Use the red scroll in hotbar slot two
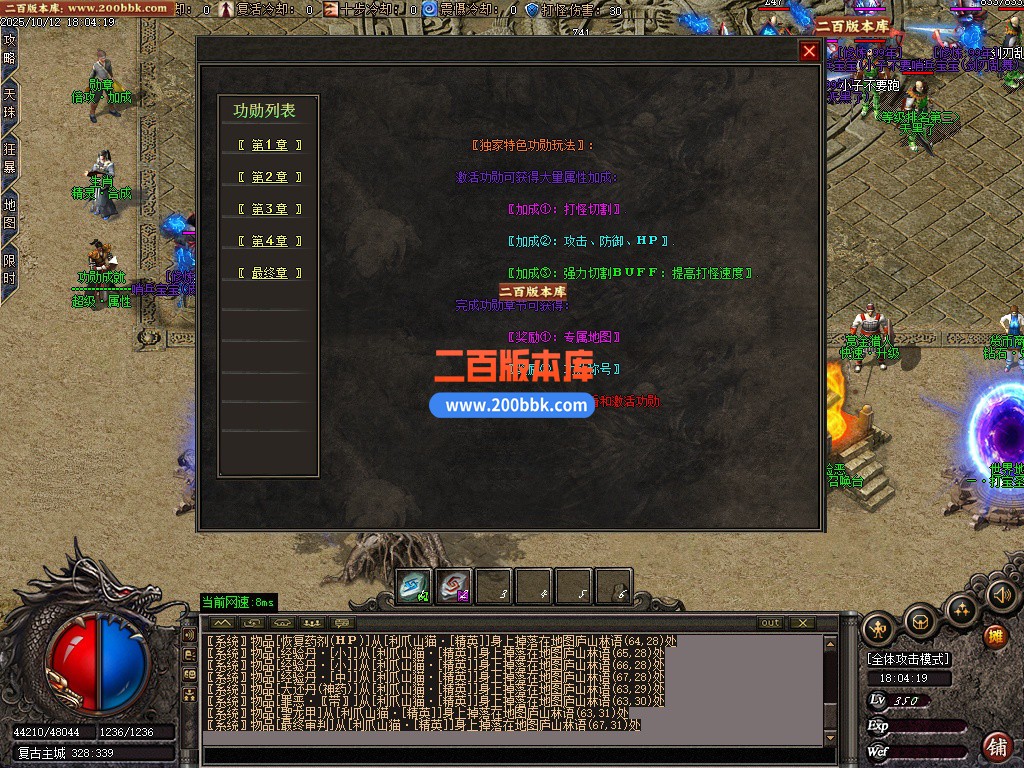 click(455, 587)
